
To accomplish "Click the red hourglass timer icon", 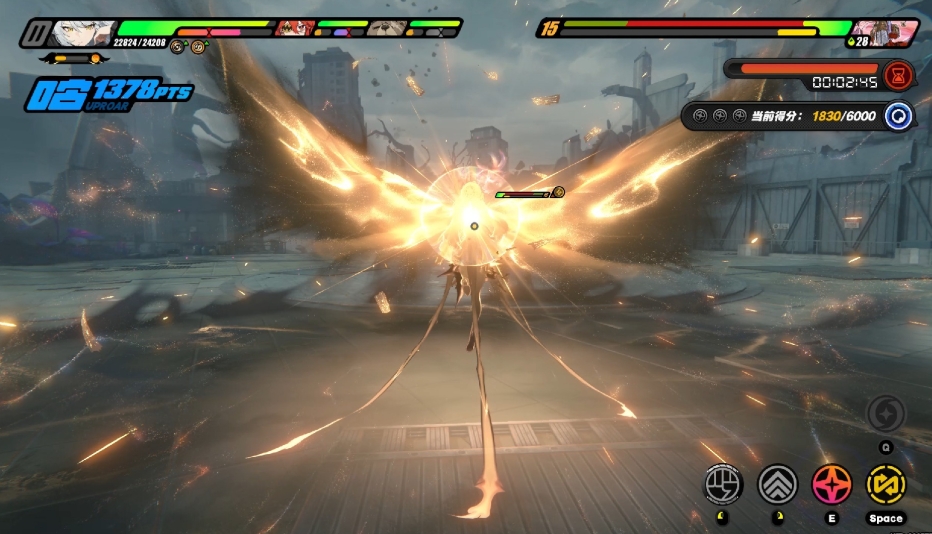I will click(x=898, y=74).
